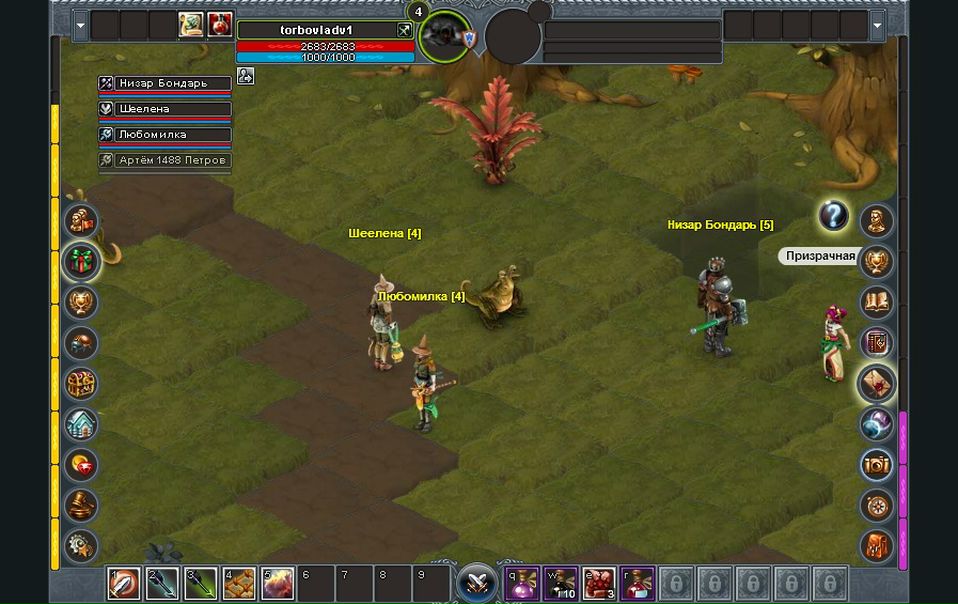
Task: Use the purple potion in slot q
Action: [522, 582]
